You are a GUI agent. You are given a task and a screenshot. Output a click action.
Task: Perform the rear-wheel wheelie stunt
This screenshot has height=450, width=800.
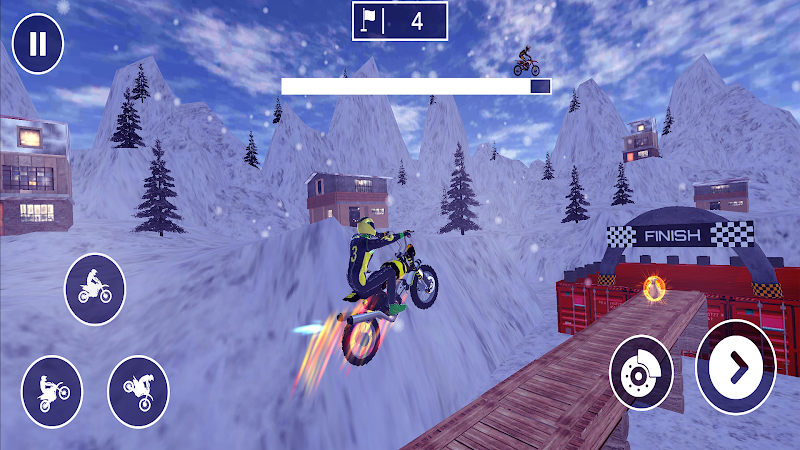tap(52, 389)
